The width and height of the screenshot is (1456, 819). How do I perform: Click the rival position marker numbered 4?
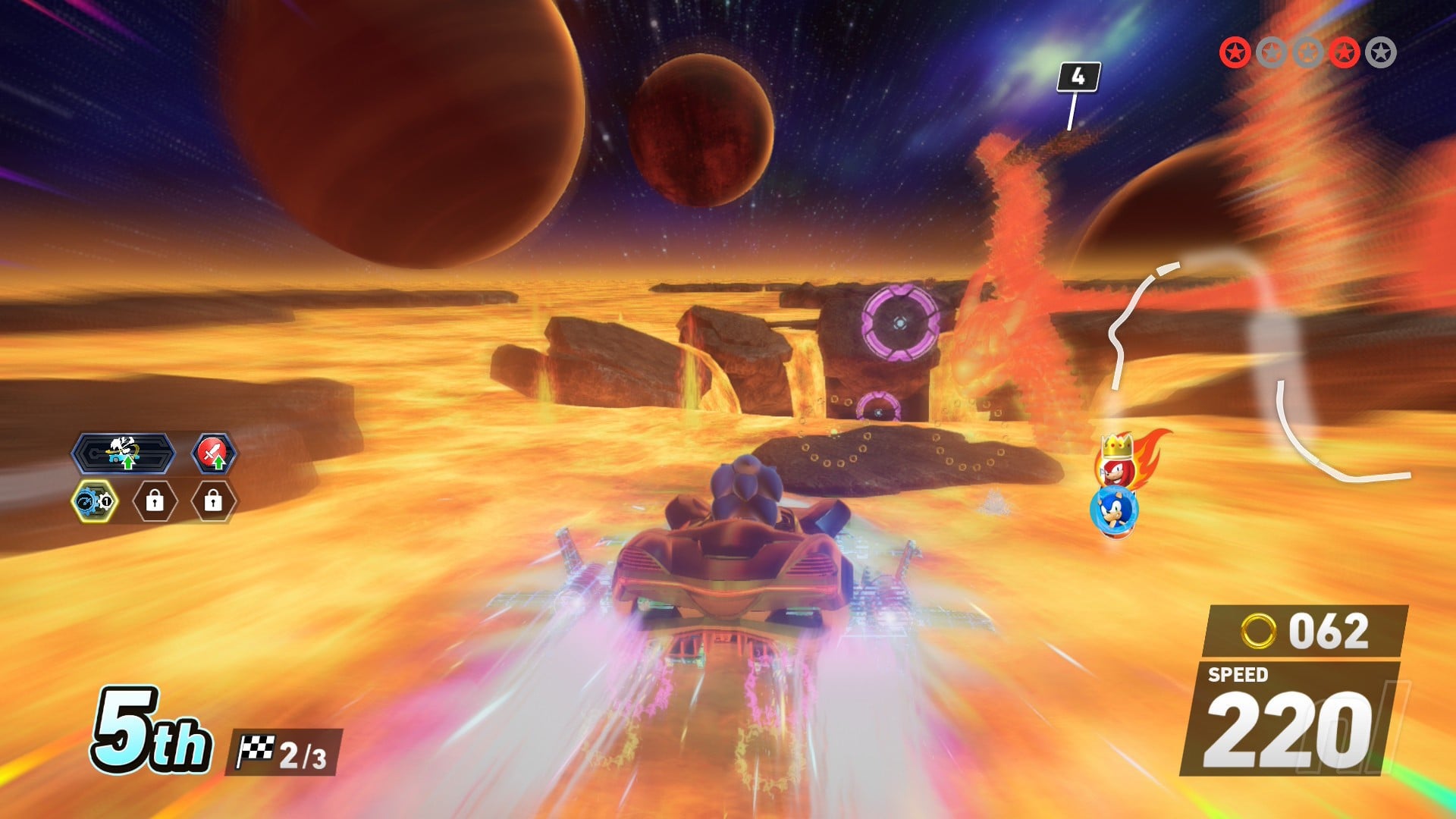point(1078,77)
